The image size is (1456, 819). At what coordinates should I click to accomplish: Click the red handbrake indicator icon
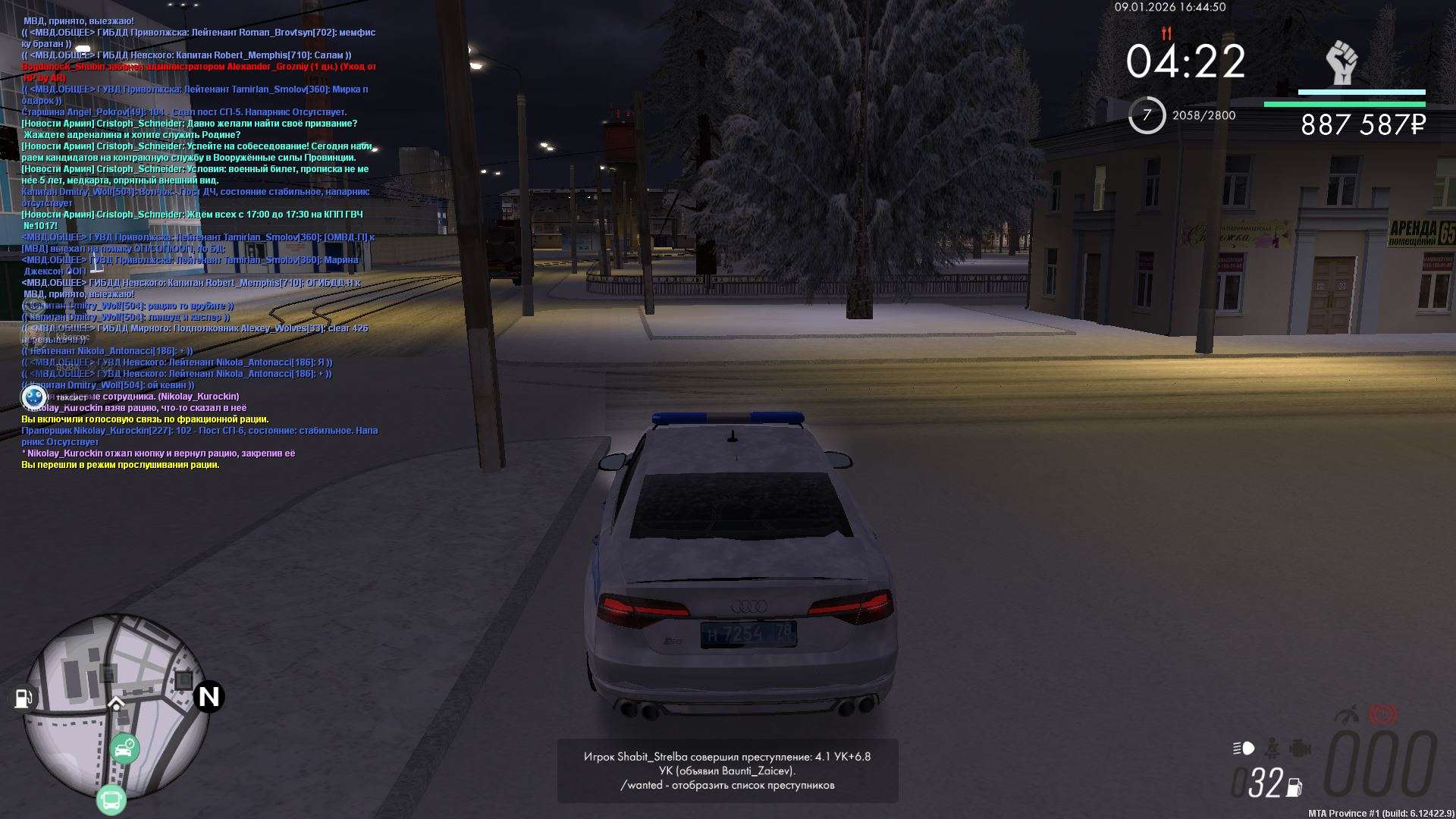[x=1383, y=714]
